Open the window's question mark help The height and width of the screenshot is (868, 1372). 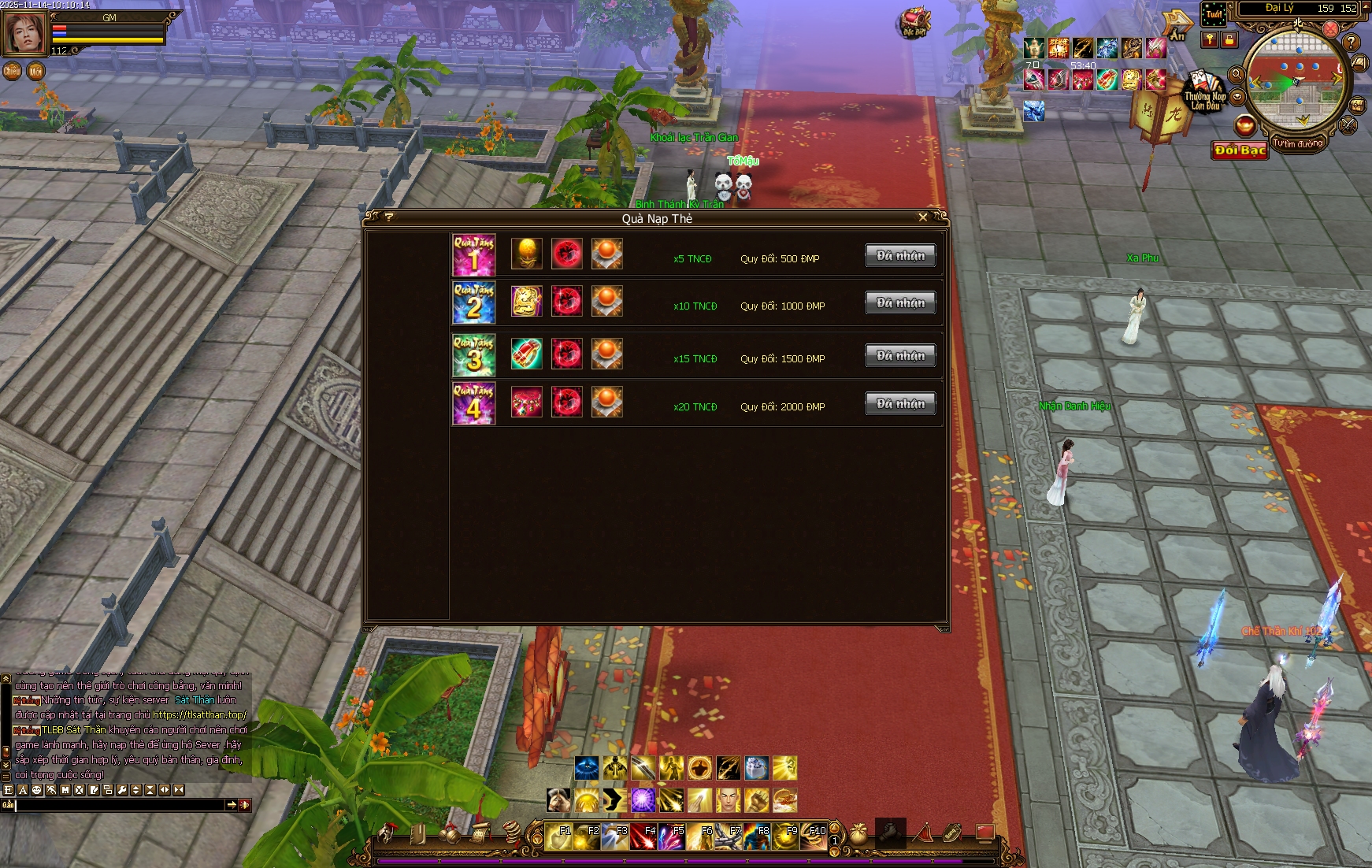click(388, 217)
